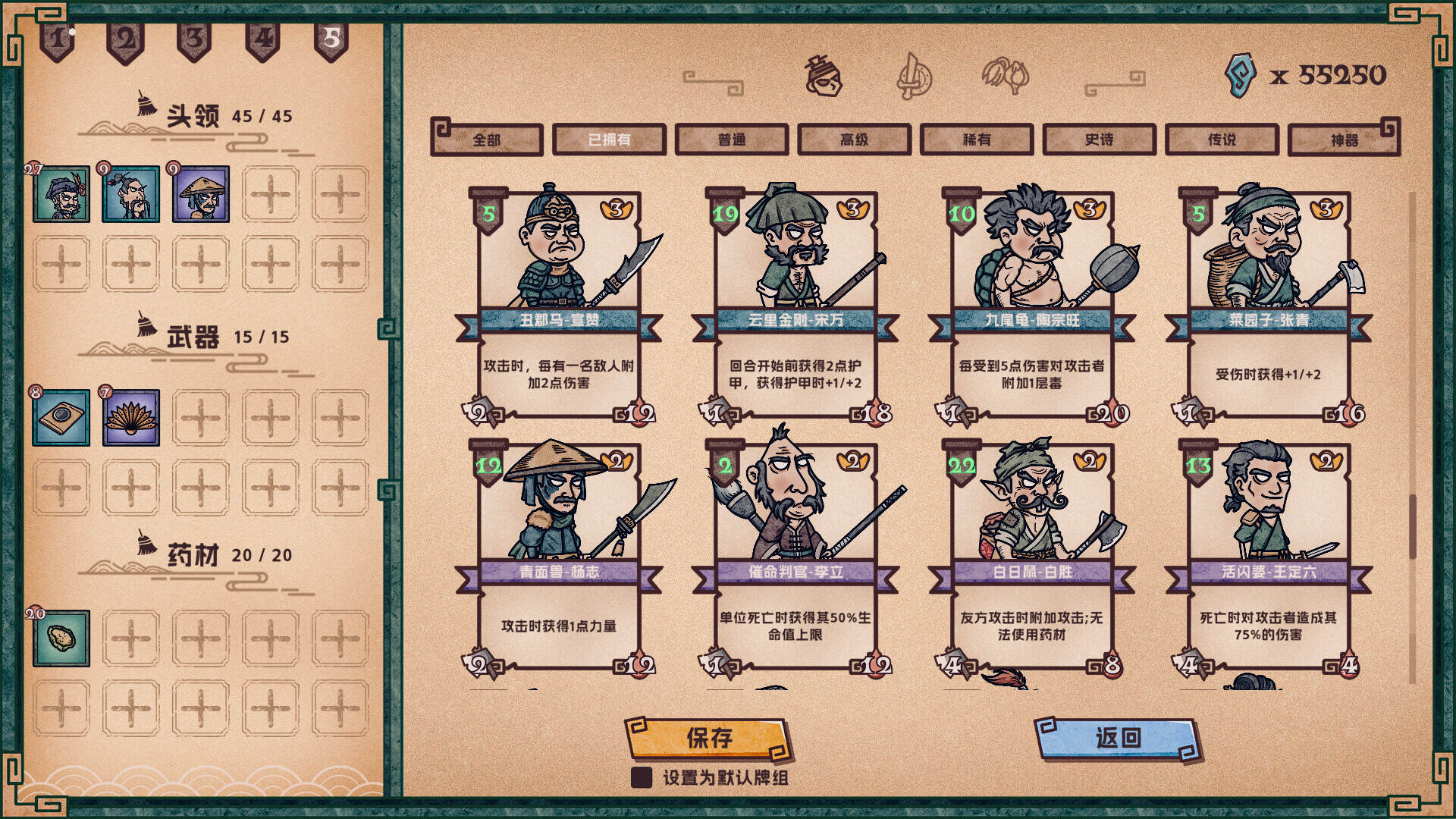1456x819 pixels.
Task: Open the 全部 filter
Action: tap(488, 140)
